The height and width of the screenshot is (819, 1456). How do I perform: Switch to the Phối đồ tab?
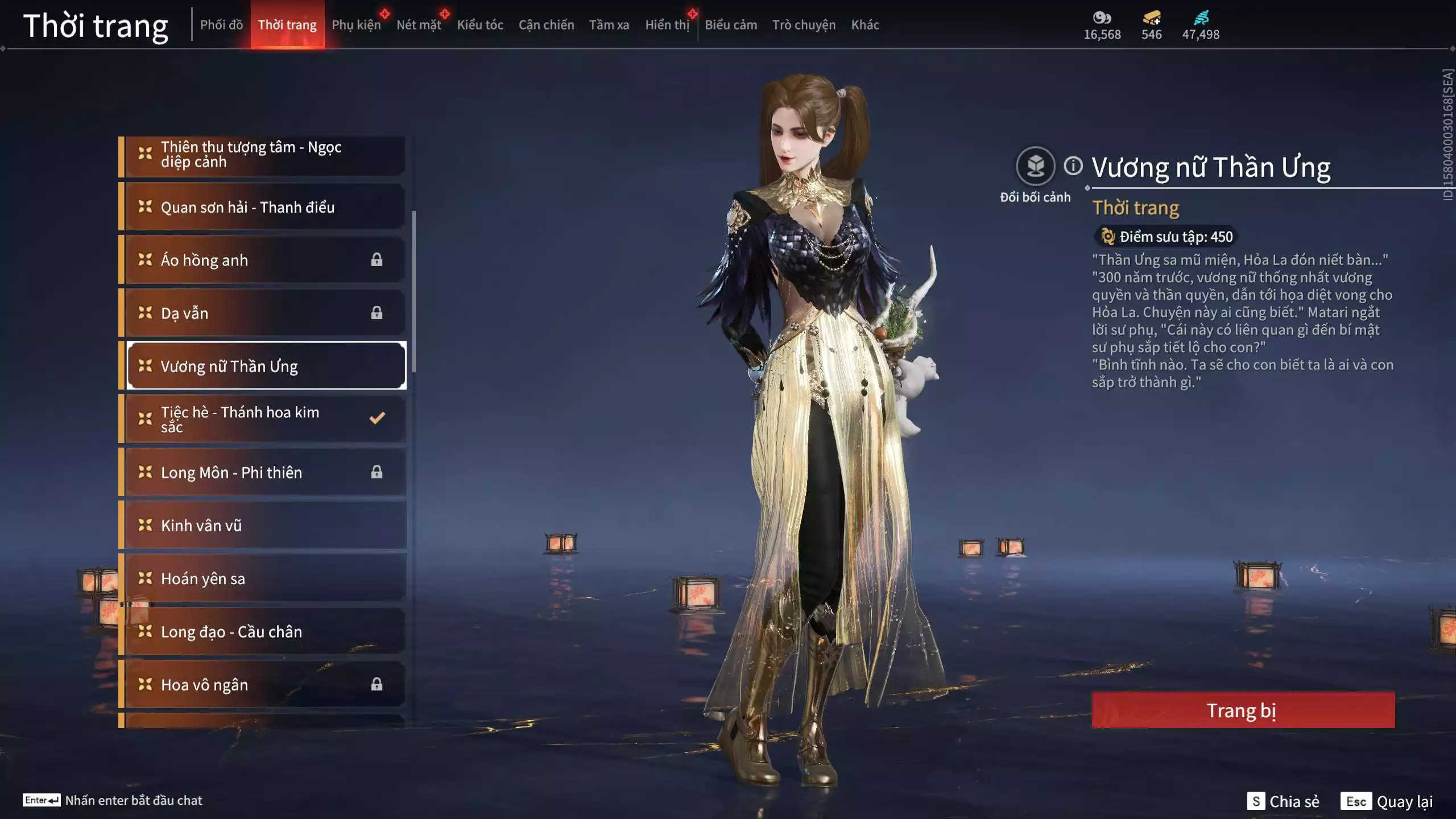(222, 25)
